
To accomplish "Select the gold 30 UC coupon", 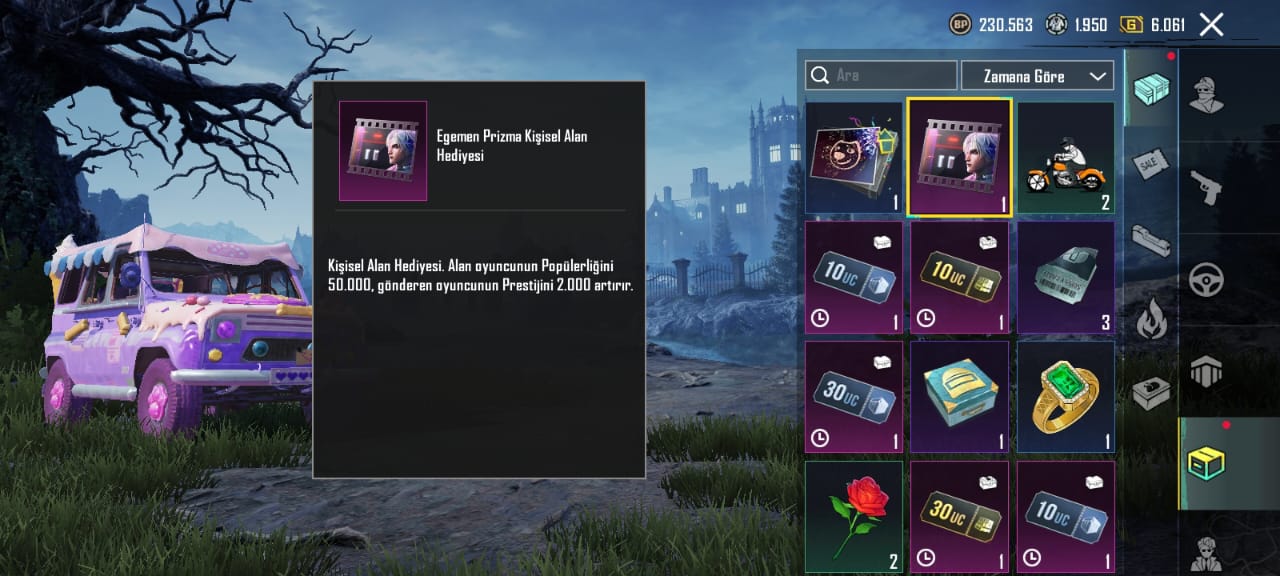I will pyautogui.click(x=960, y=515).
